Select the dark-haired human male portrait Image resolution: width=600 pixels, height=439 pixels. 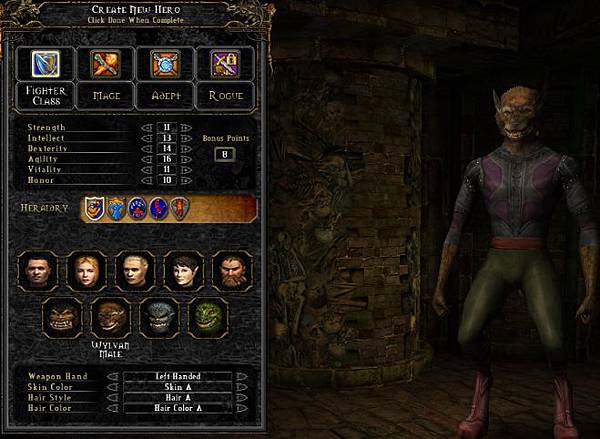39,270
